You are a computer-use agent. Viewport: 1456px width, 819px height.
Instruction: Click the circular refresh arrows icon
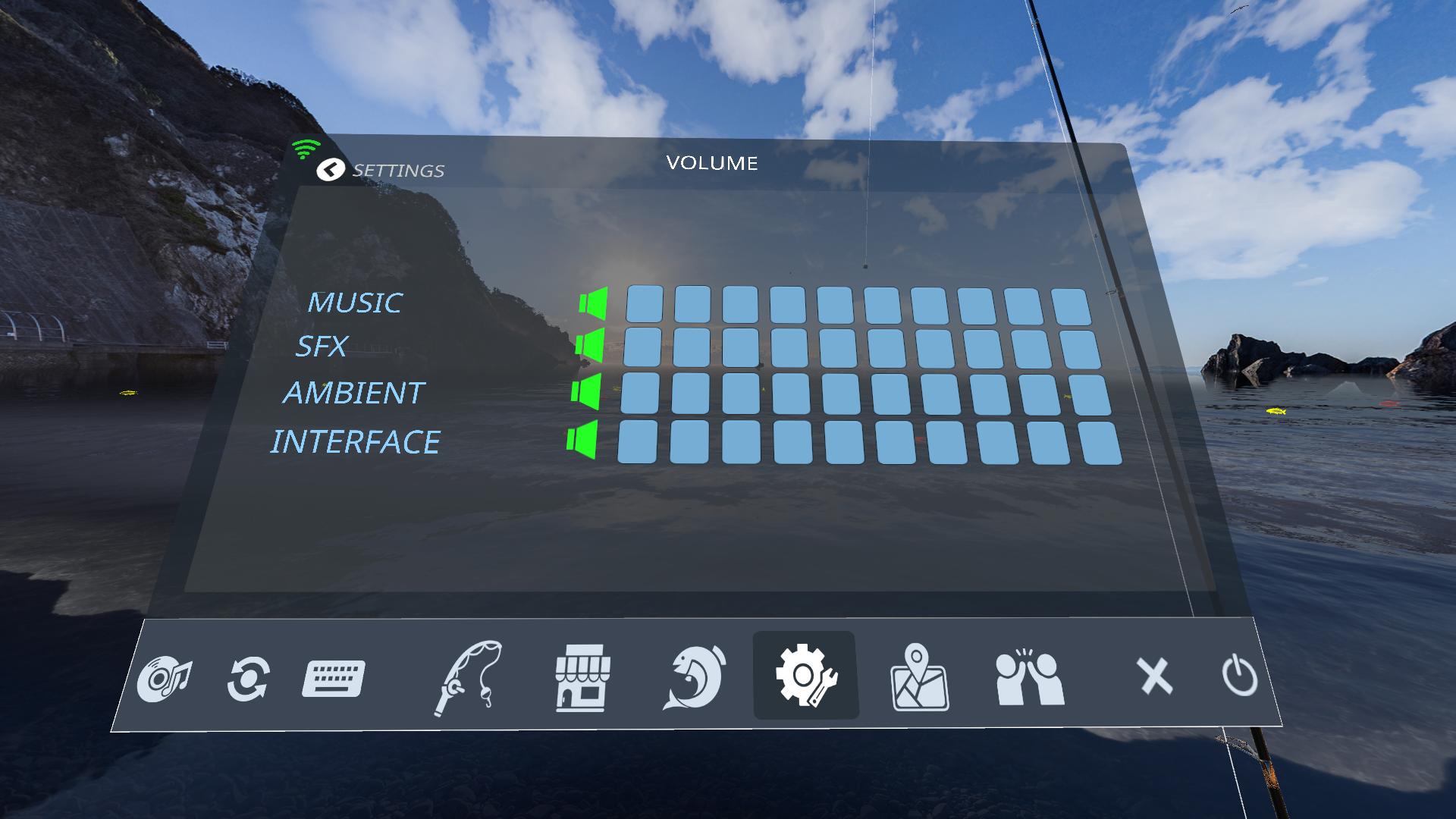[248, 679]
